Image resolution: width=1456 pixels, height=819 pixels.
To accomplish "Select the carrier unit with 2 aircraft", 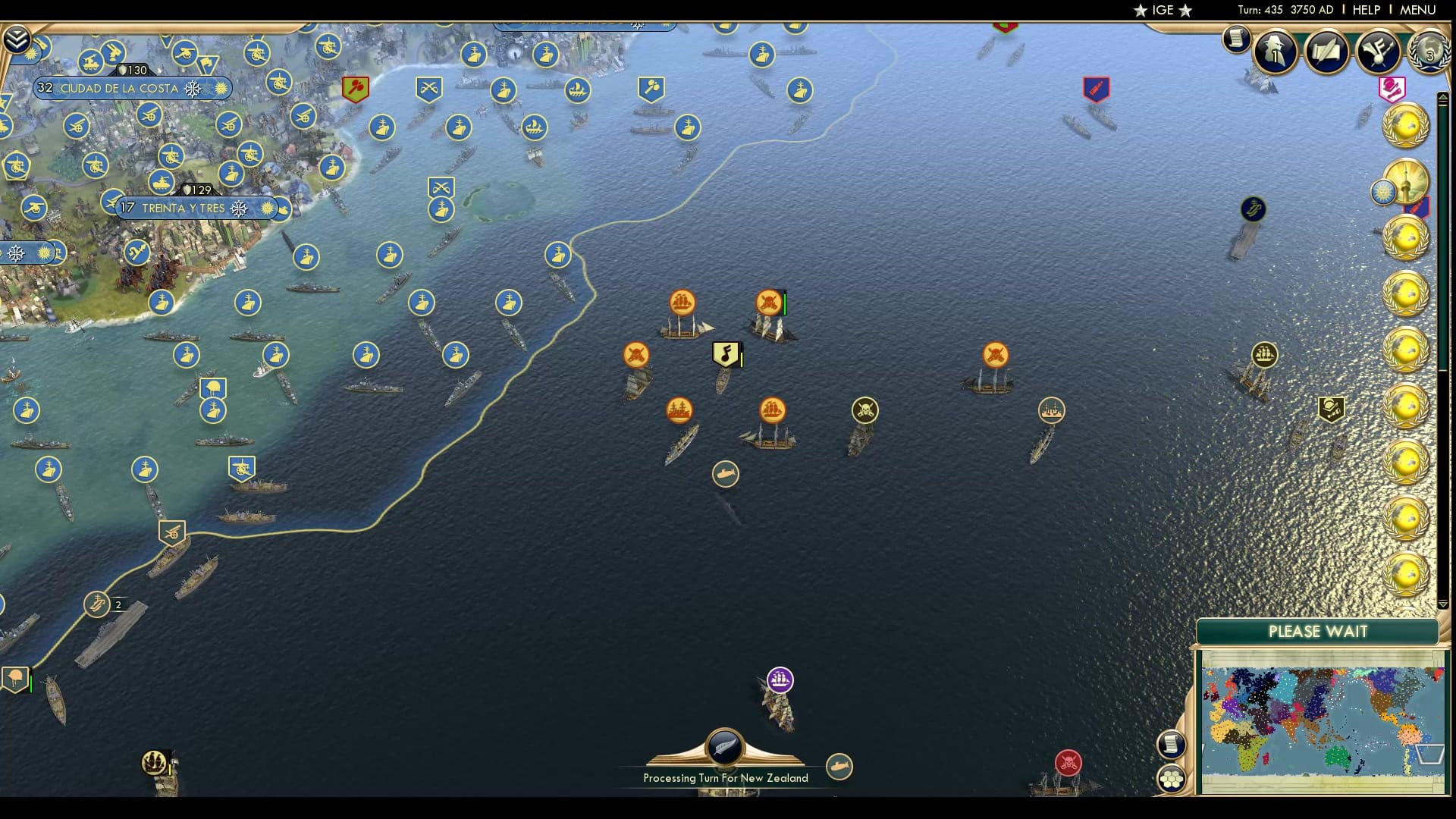I will tap(97, 604).
